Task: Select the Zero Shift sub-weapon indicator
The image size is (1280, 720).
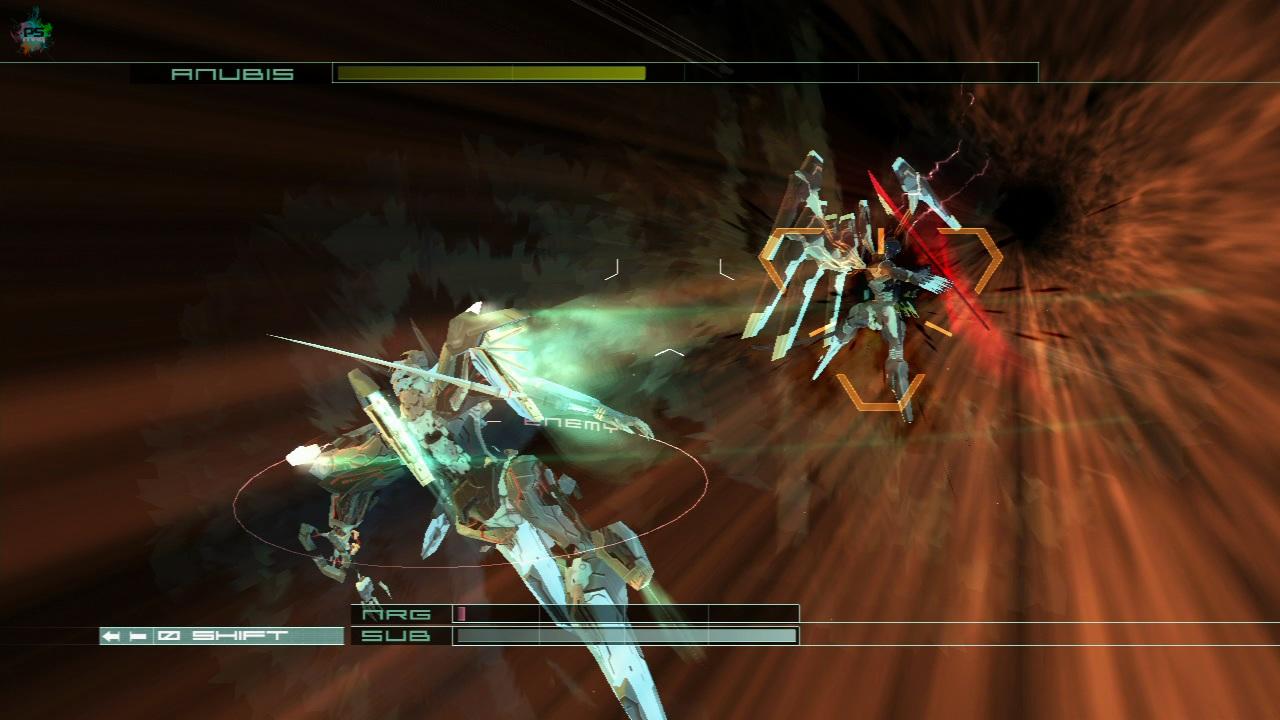Action: click(x=221, y=636)
